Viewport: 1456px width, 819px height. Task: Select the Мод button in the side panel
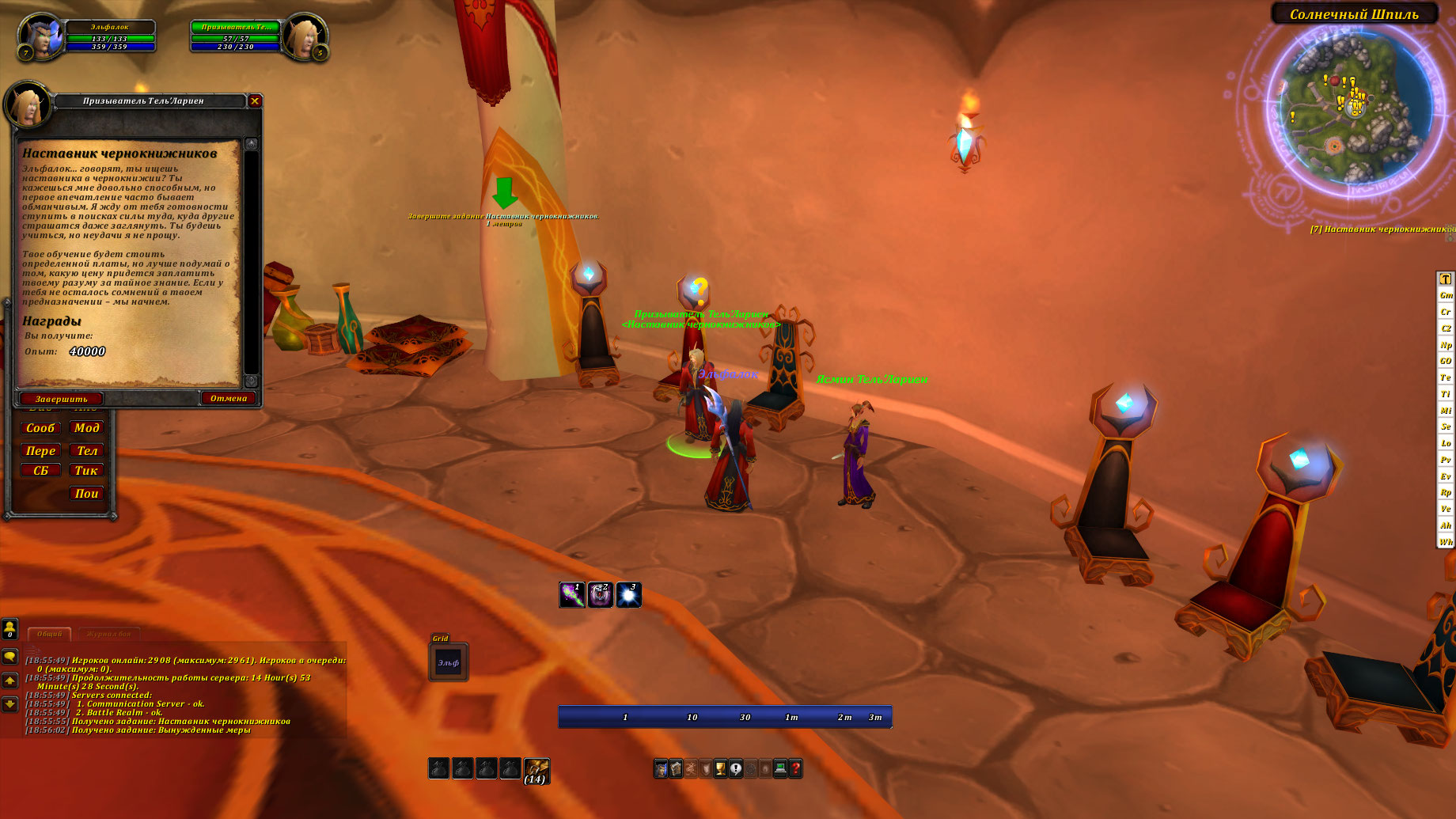pos(87,428)
